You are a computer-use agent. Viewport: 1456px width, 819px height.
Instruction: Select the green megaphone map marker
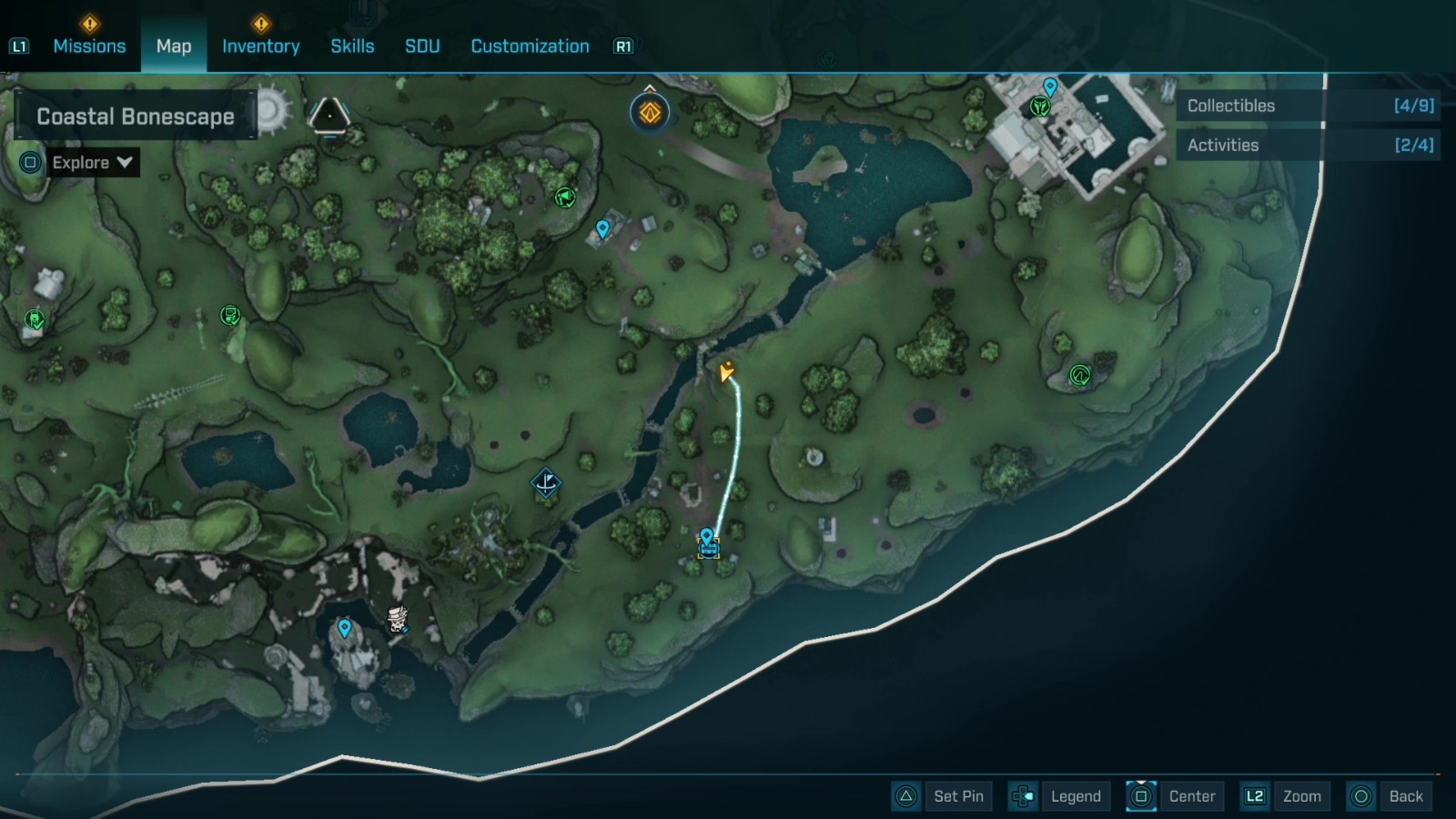pyautogui.click(x=565, y=197)
